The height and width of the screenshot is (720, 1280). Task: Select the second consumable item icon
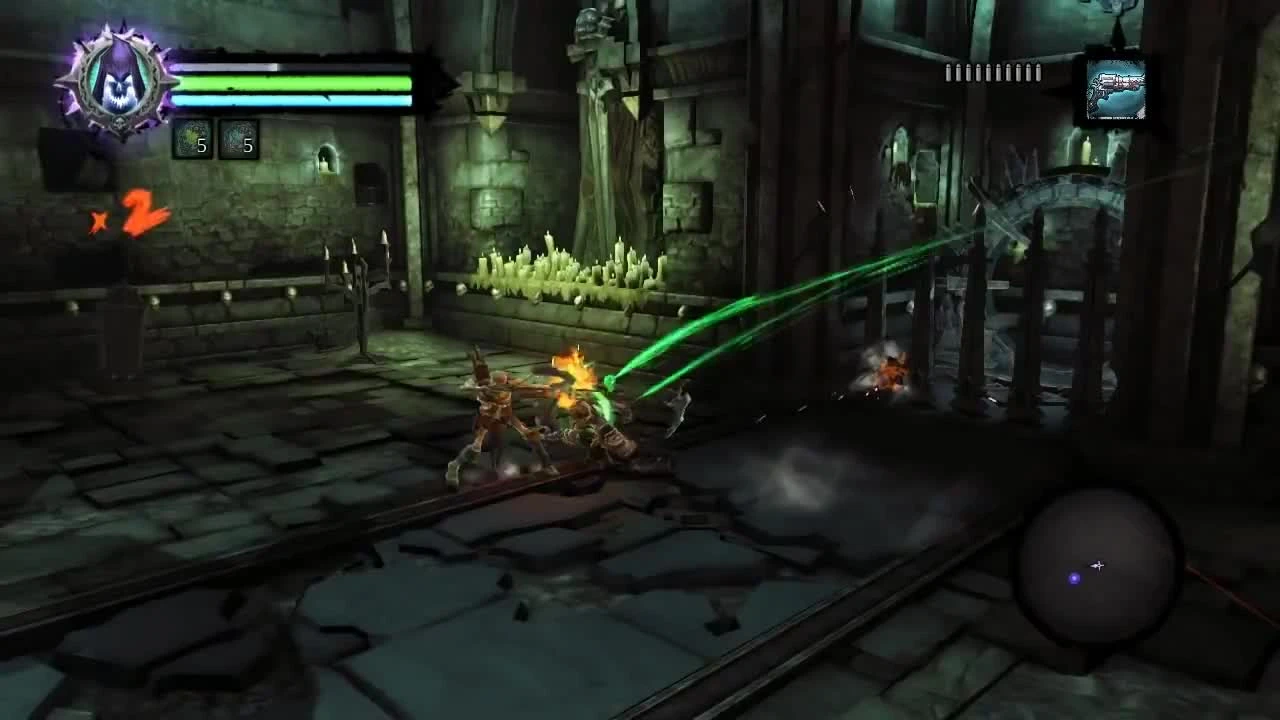click(x=238, y=135)
